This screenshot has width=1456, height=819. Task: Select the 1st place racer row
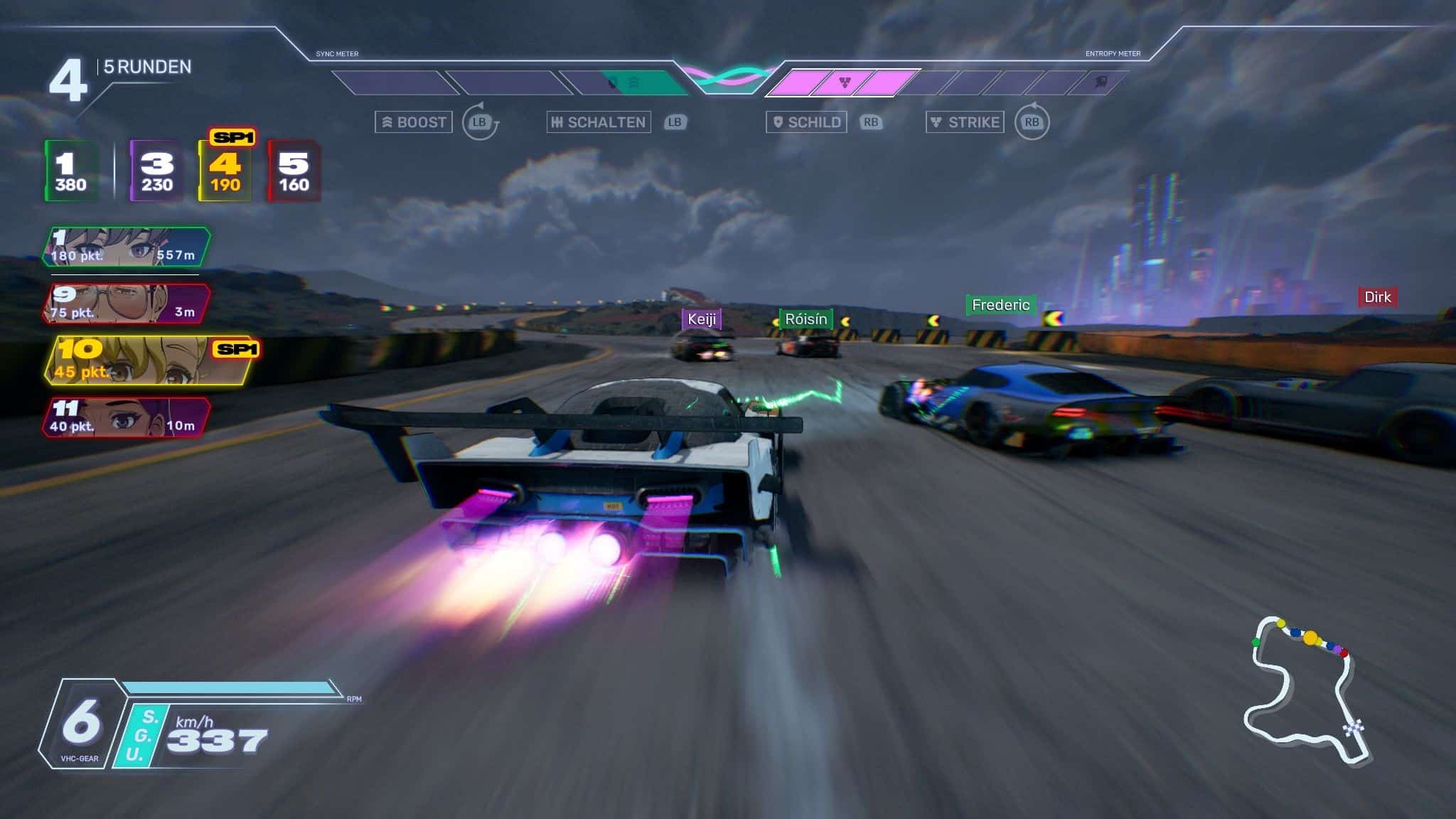(x=127, y=247)
